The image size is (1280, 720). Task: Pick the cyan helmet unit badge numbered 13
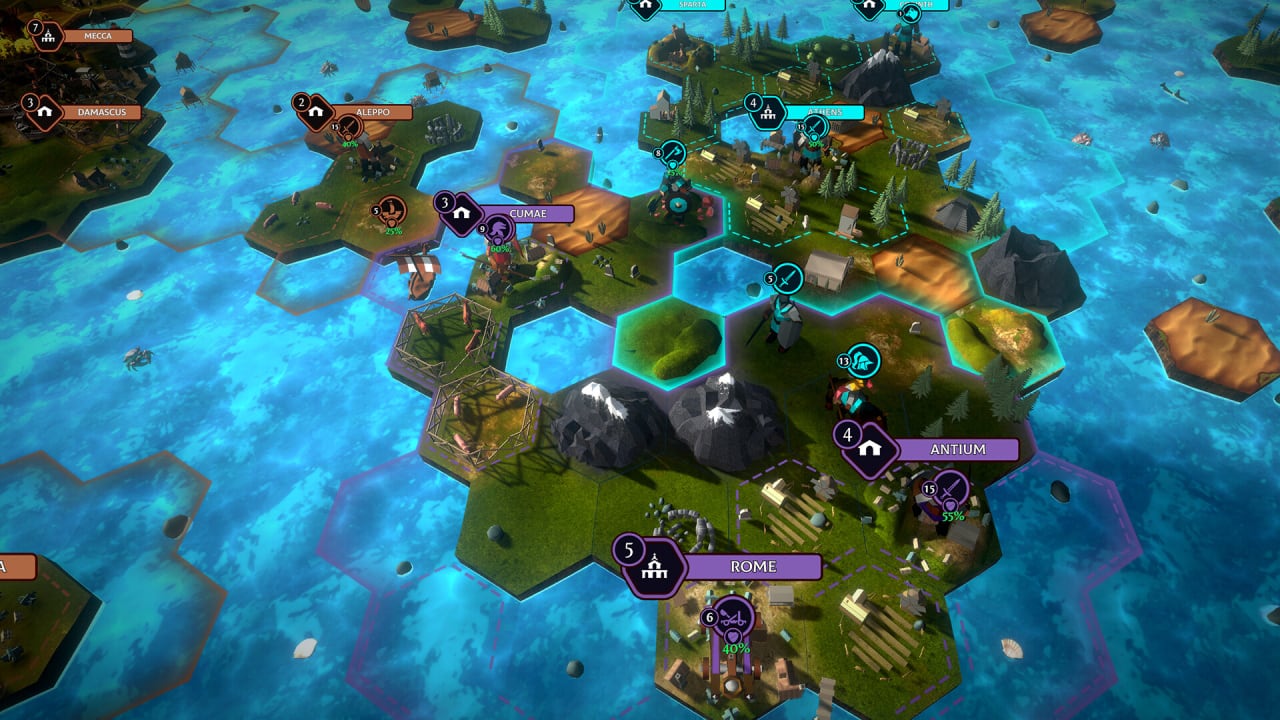862,359
